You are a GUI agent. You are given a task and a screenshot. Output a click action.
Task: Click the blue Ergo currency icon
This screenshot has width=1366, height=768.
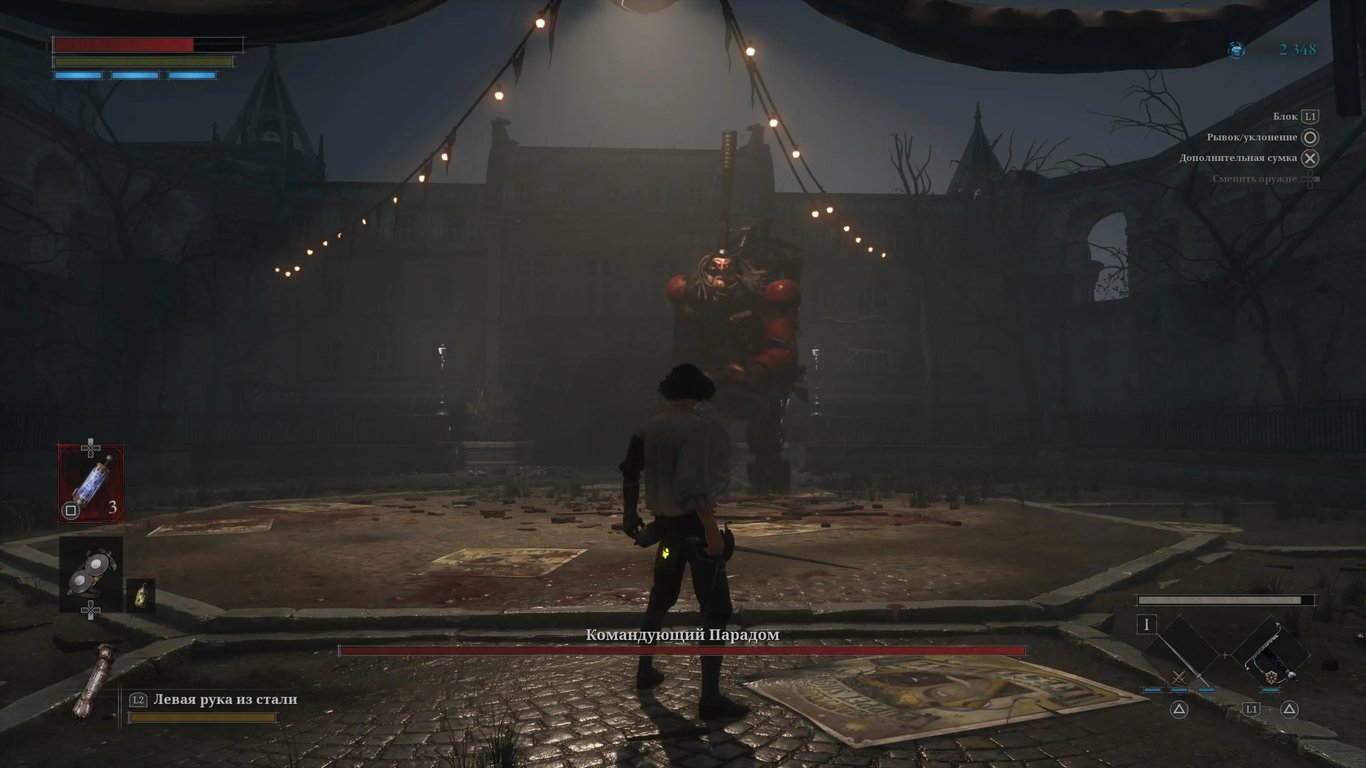click(x=1237, y=49)
